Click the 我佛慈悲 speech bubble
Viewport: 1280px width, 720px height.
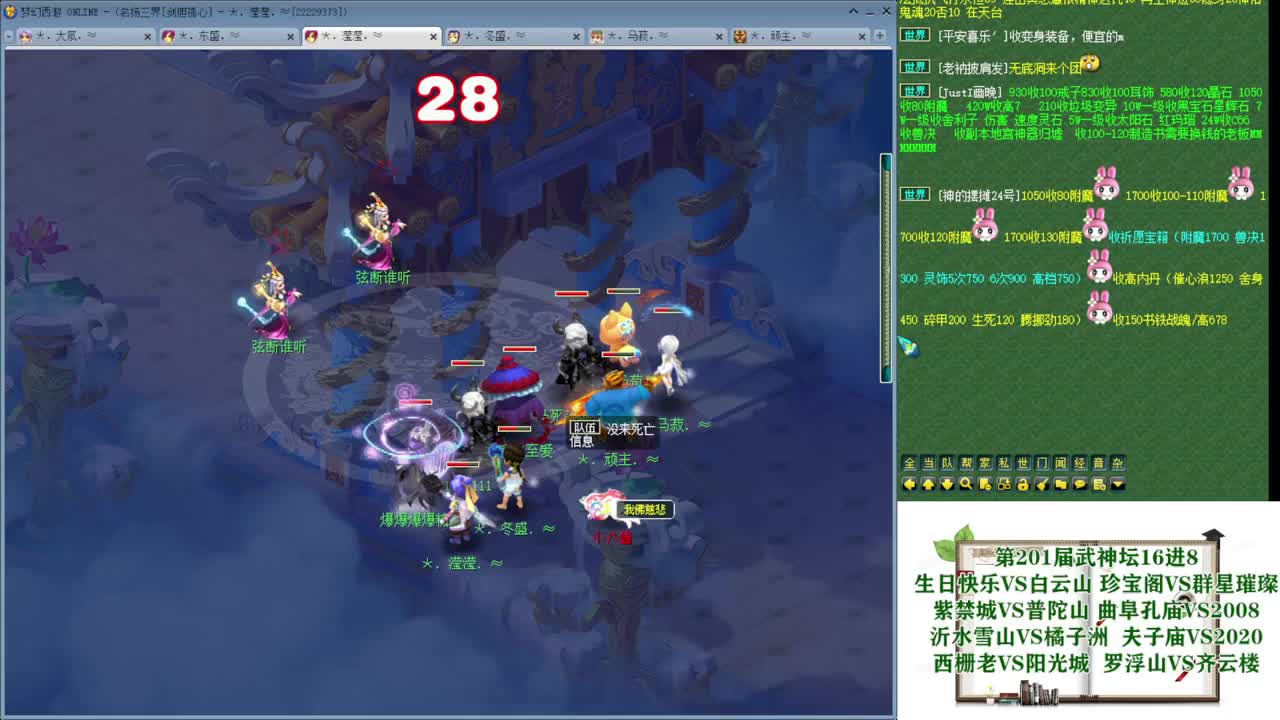644,510
